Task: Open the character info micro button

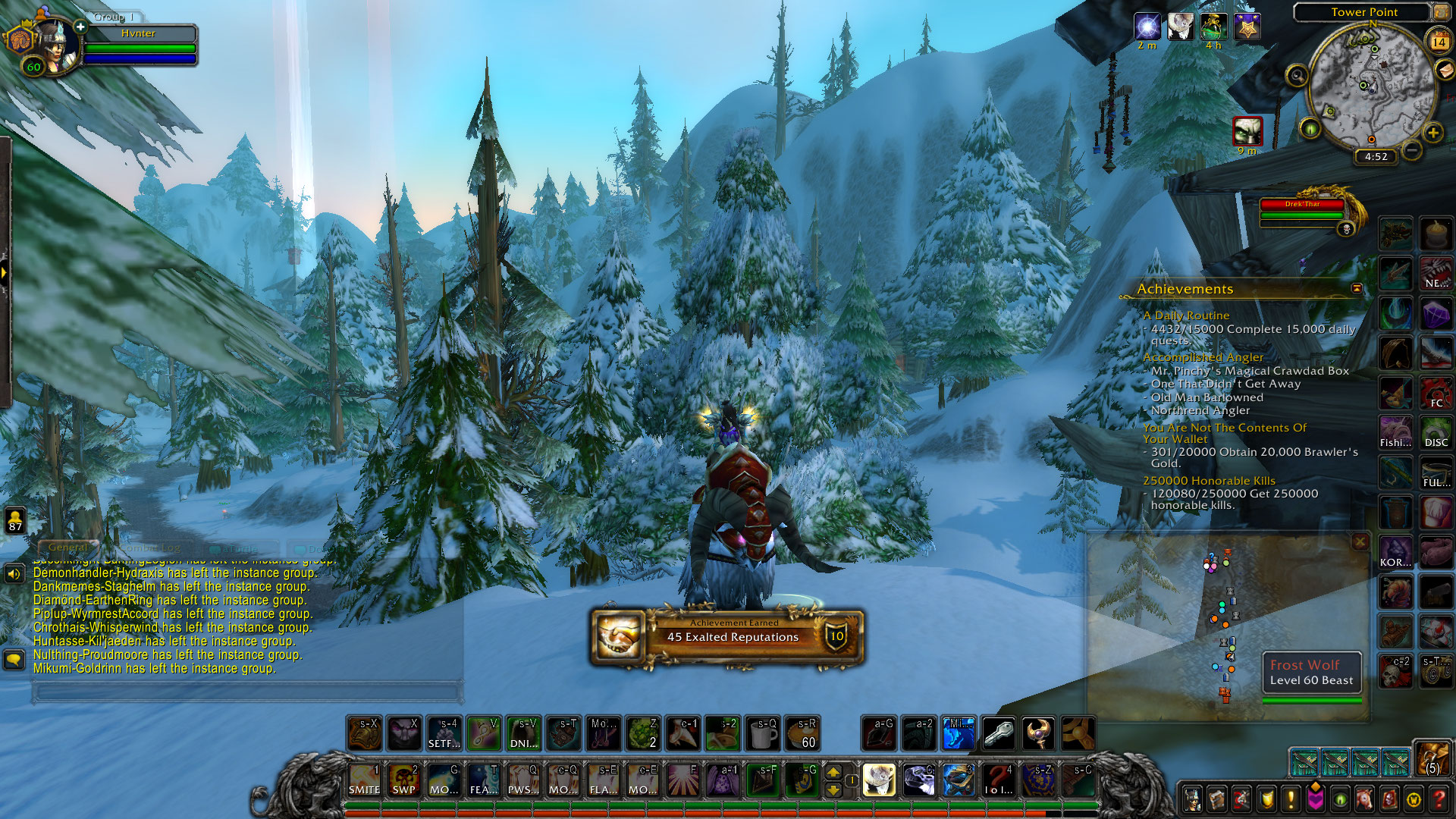Action: click(x=1192, y=799)
